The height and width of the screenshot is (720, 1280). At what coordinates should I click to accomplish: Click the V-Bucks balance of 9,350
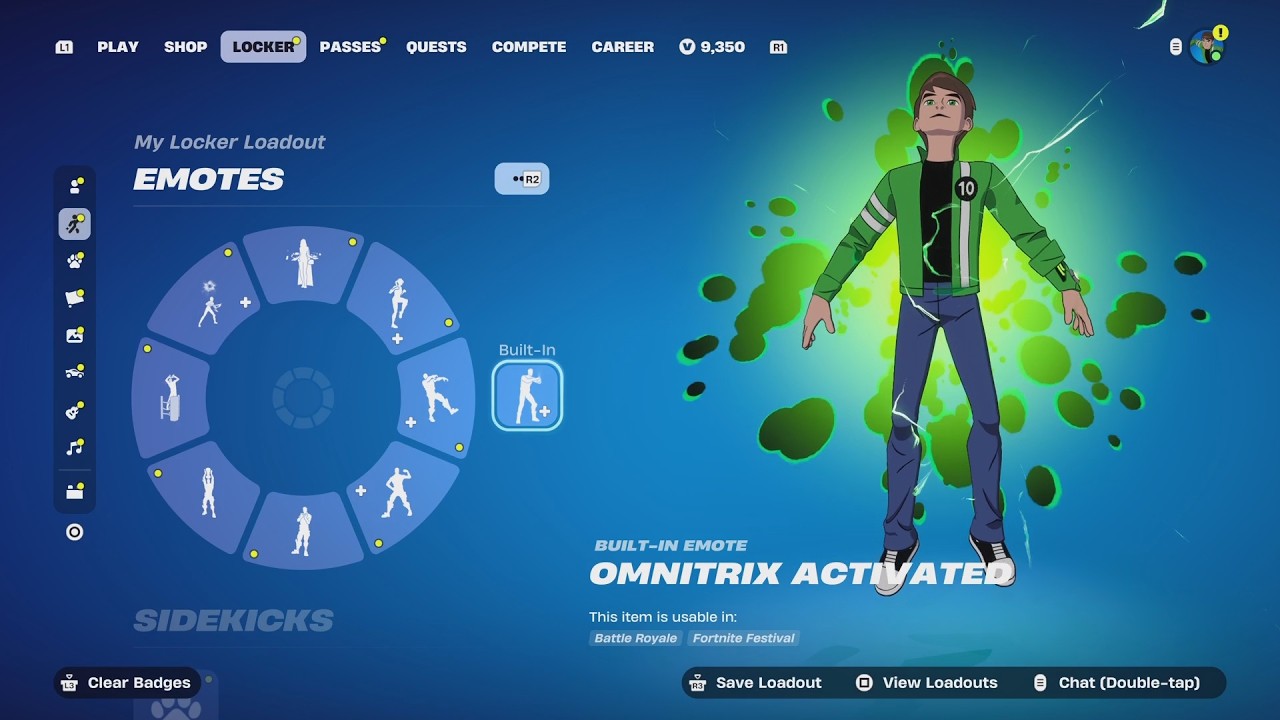(x=712, y=47)
